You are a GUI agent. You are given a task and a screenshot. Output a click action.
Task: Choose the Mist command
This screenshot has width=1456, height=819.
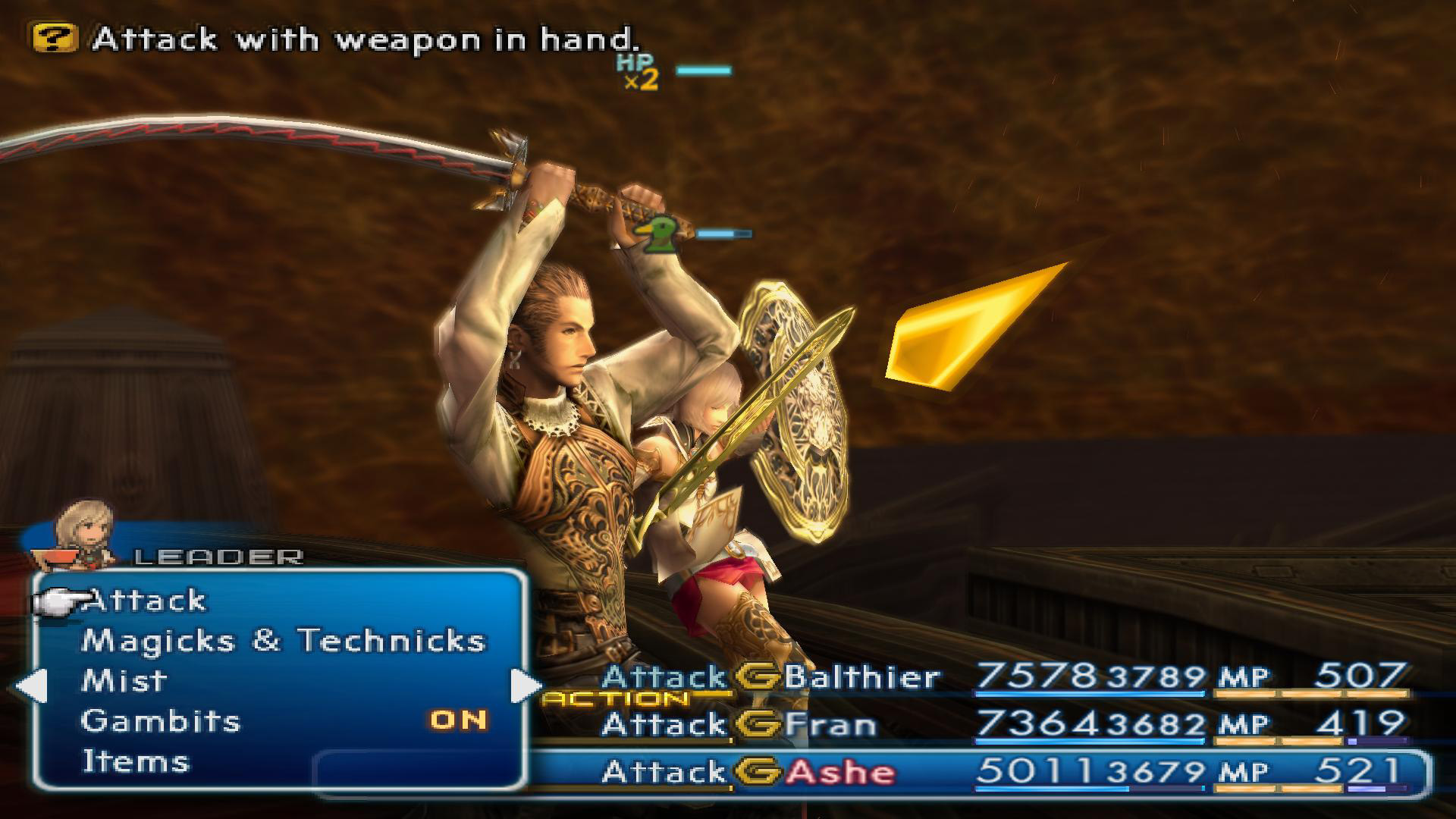tap(124, 681)
